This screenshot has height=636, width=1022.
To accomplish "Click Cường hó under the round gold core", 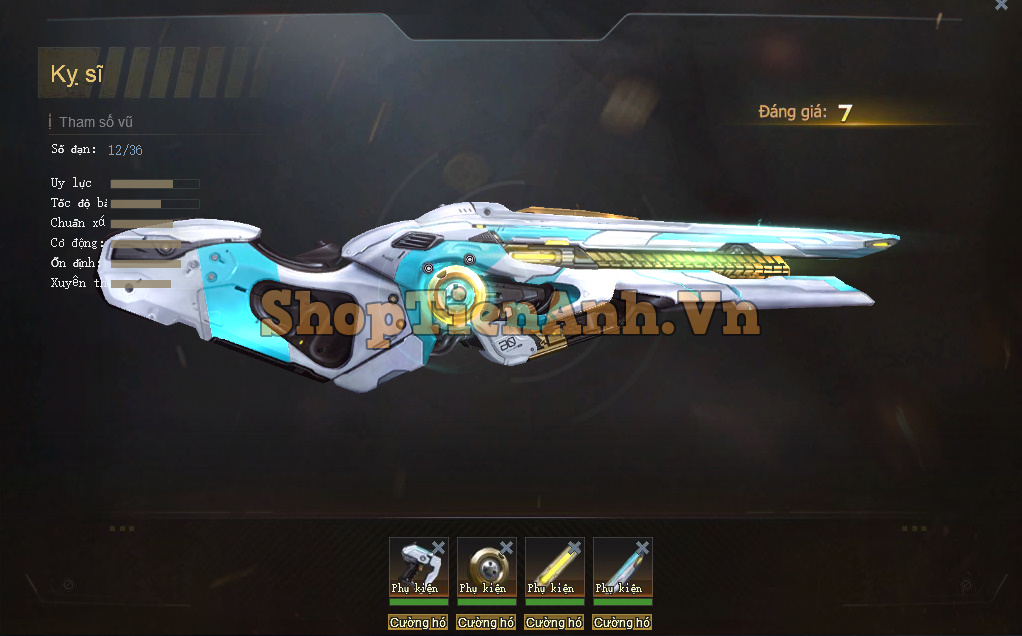I will click(x=486, y=622).
